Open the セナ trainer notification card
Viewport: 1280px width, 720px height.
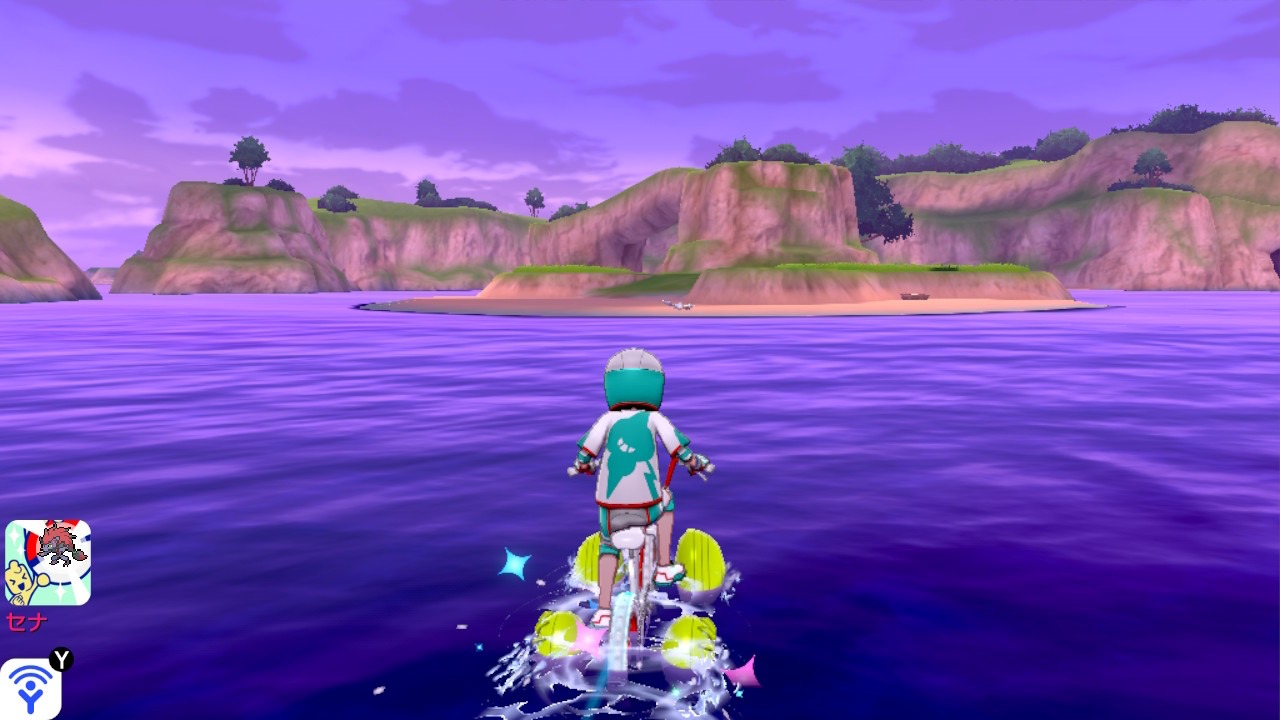pyautogui.click(x=49, y=561)
